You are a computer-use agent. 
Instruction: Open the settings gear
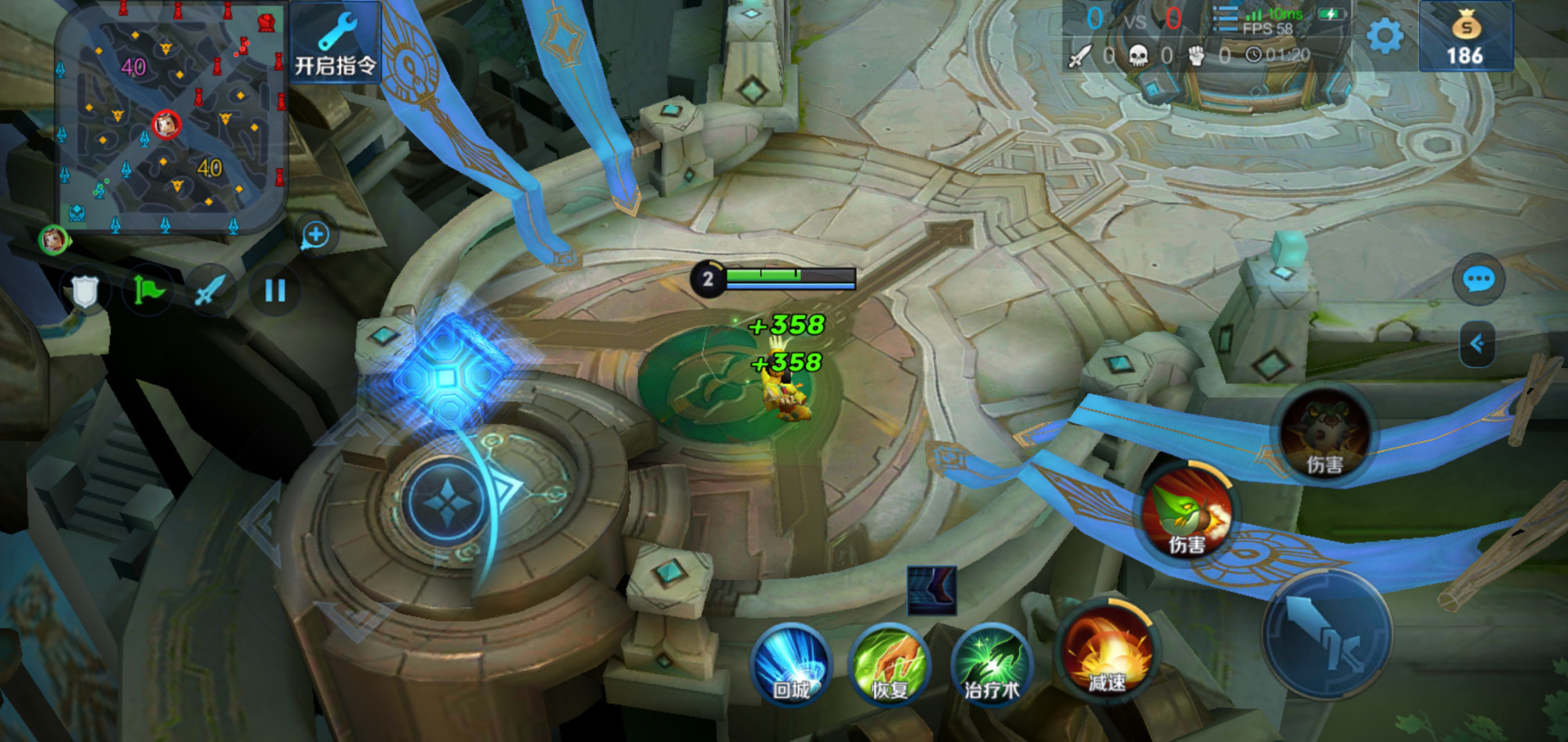coord(1385,37)
